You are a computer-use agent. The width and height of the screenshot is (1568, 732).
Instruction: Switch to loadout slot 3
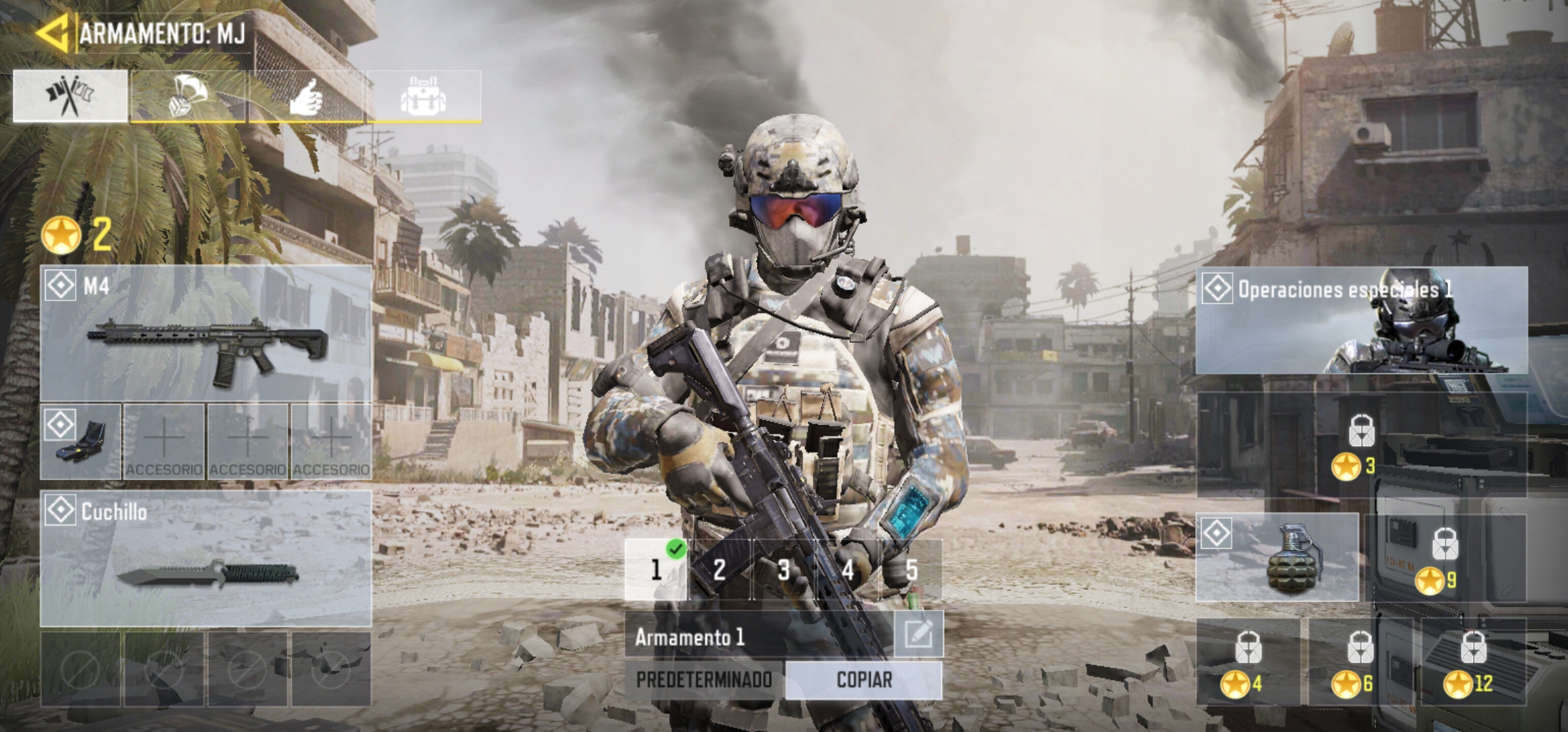[x=783, y=569]
